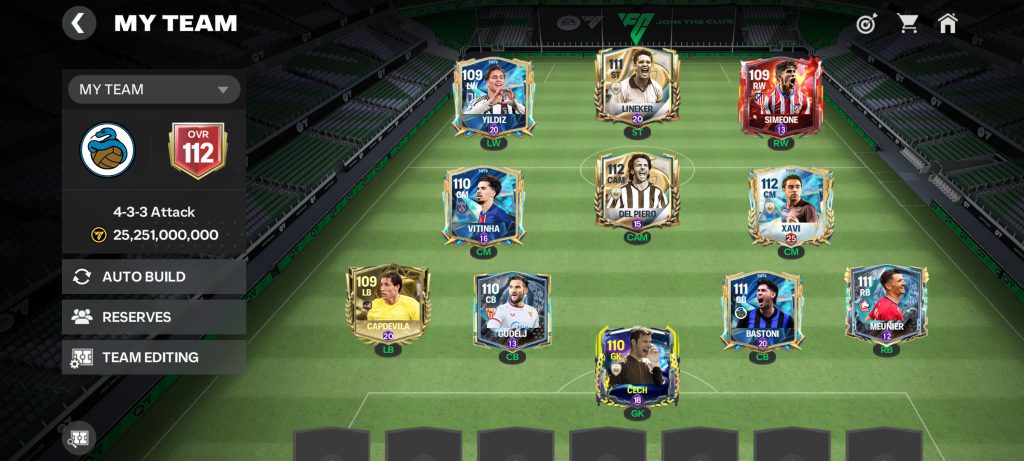
Task: Select the Cech goalkeeper card
Action: (x=637, y=366)
